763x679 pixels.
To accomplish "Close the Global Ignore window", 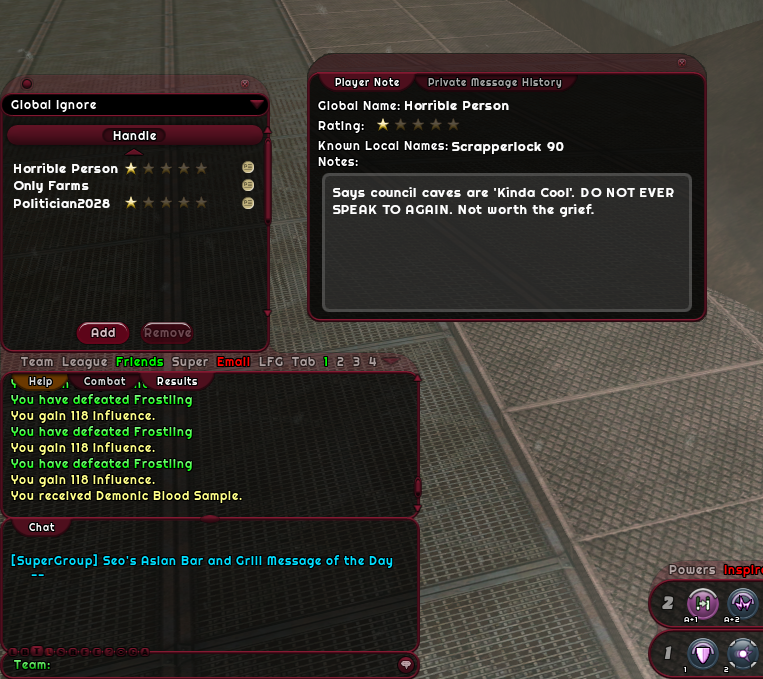I will click(x=245, y=83).
